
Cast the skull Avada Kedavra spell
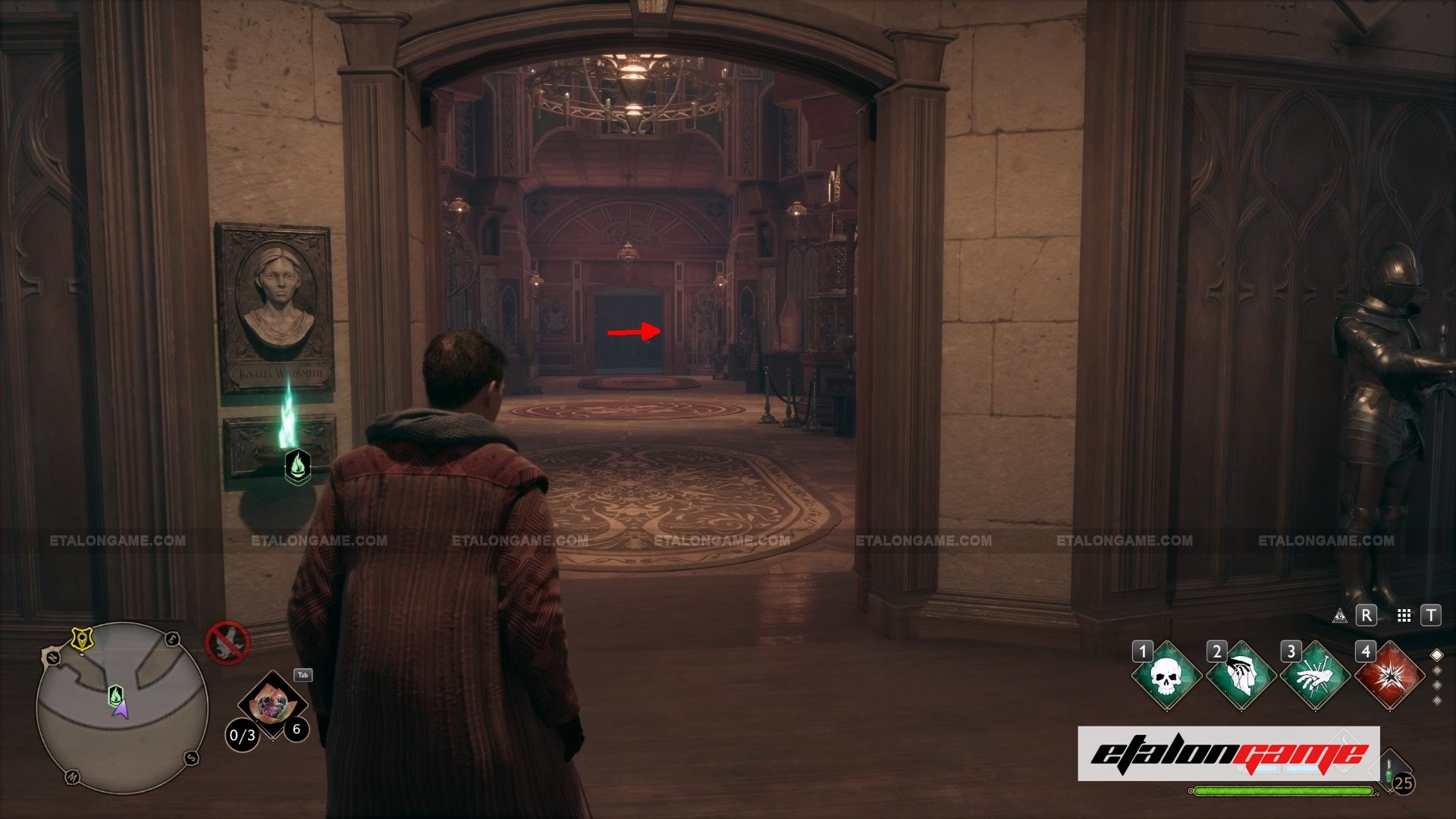pyautogui.click(x=1166, y=676)
